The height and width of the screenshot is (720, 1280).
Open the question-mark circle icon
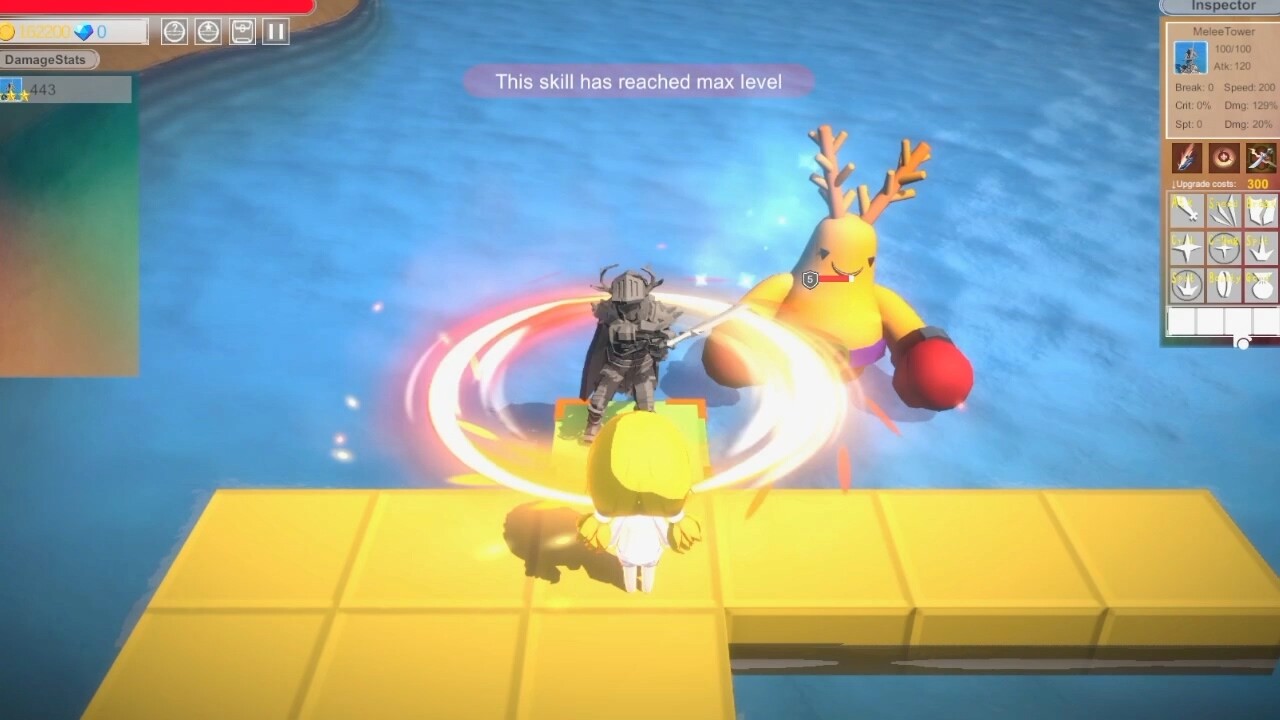(174, 31)
